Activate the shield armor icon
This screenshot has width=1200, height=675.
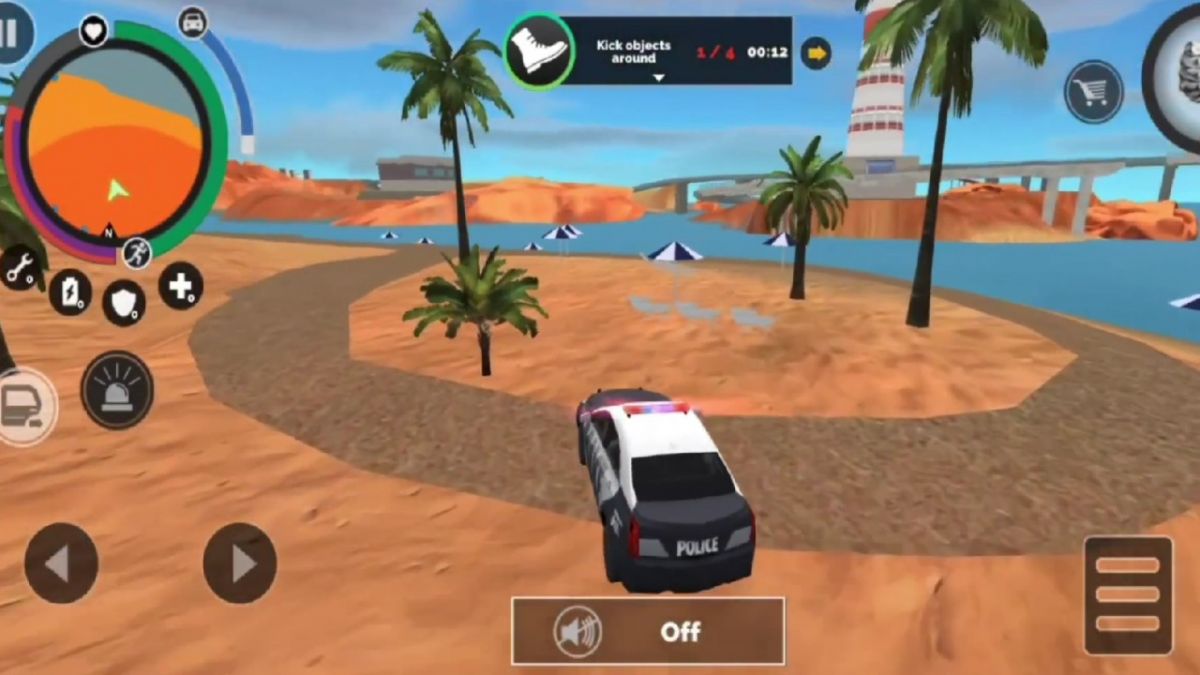tap(124, 301)
